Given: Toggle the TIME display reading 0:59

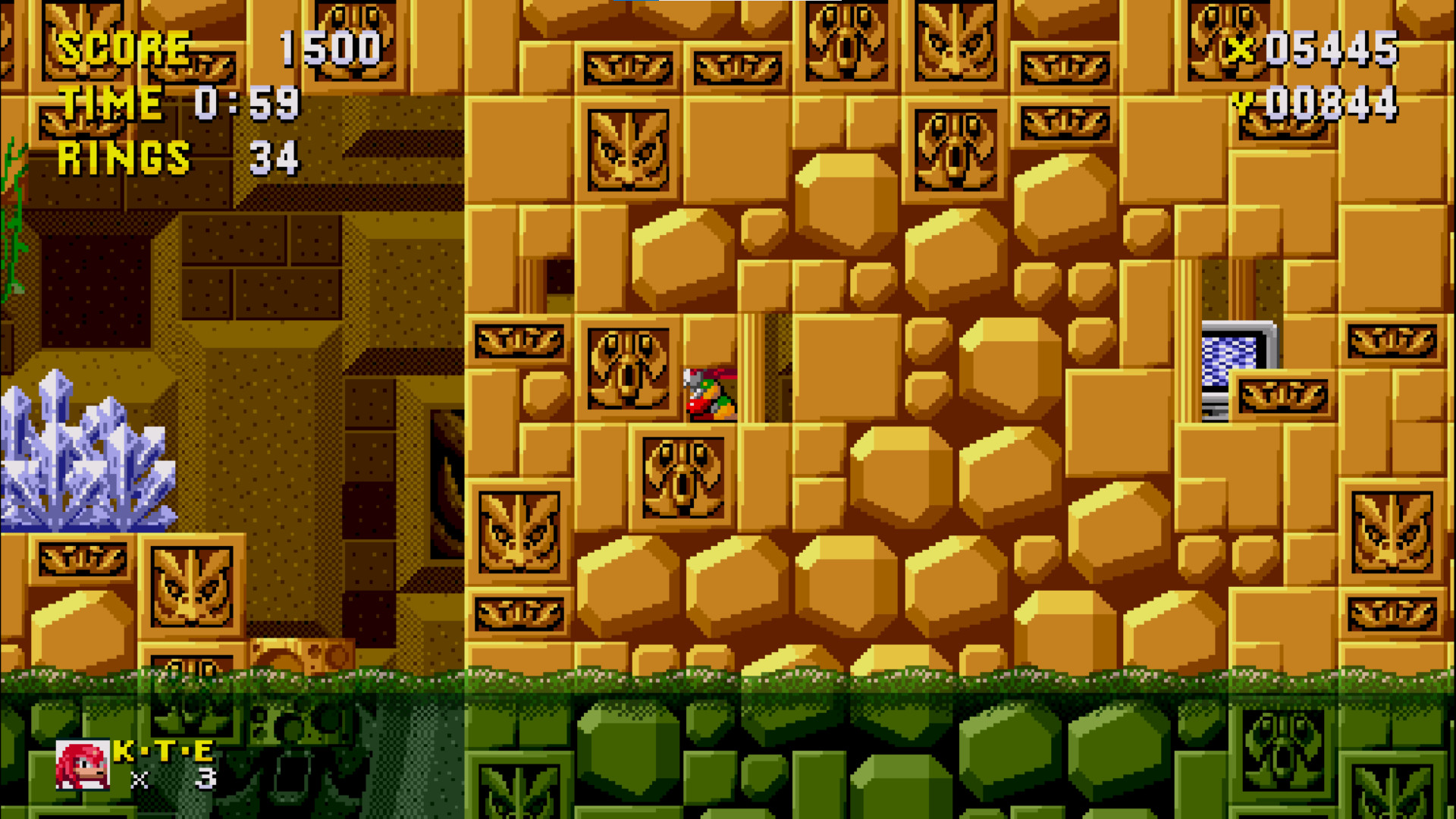Looking at the screenshot, I should [x=186, y=102].
